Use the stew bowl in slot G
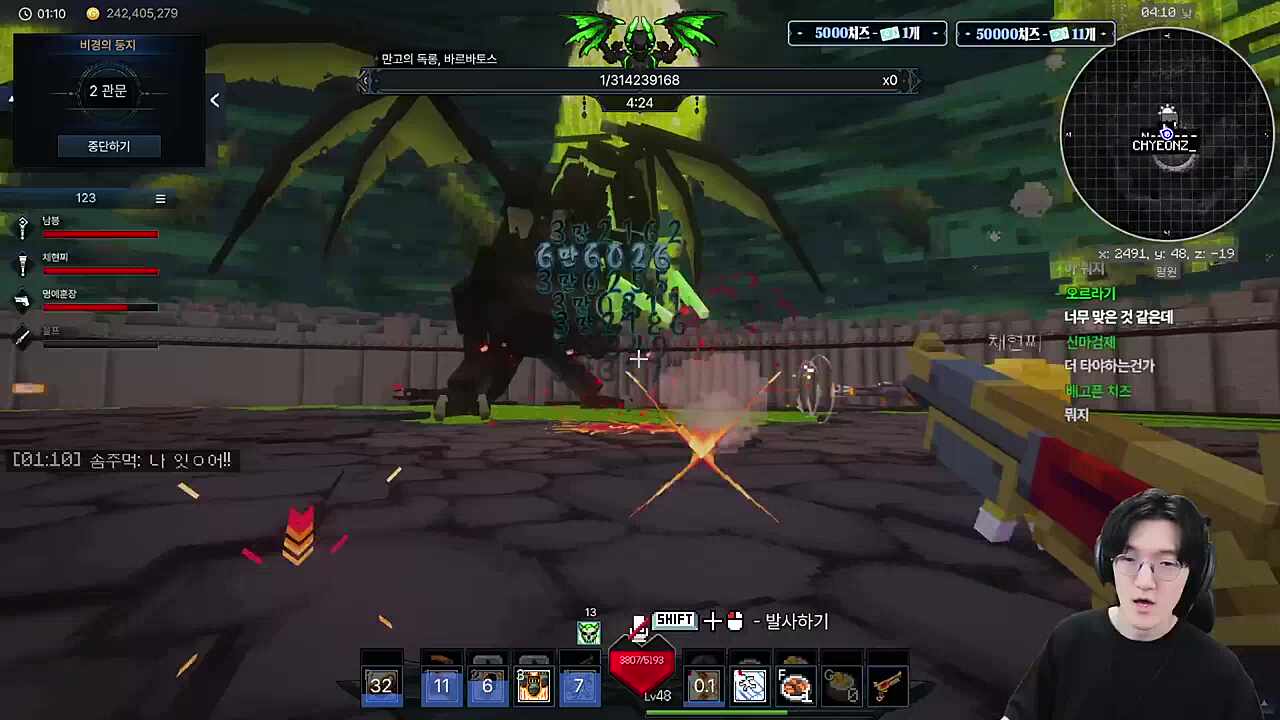This screenshot has width=1280, height=720. 841,685
